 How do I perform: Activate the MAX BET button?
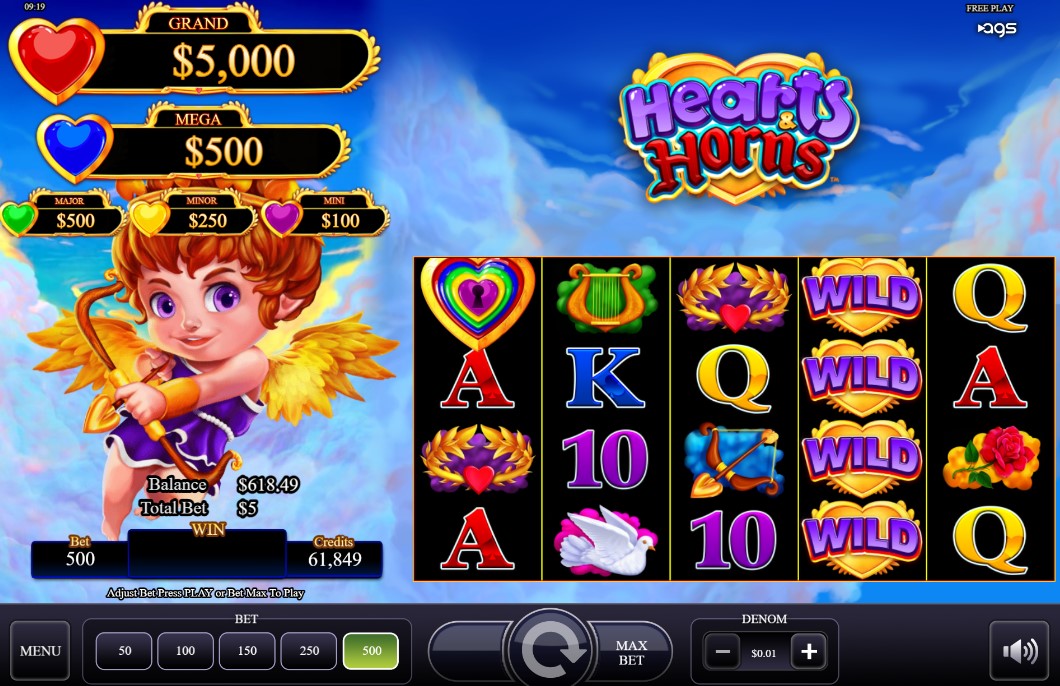coord(631,652)
